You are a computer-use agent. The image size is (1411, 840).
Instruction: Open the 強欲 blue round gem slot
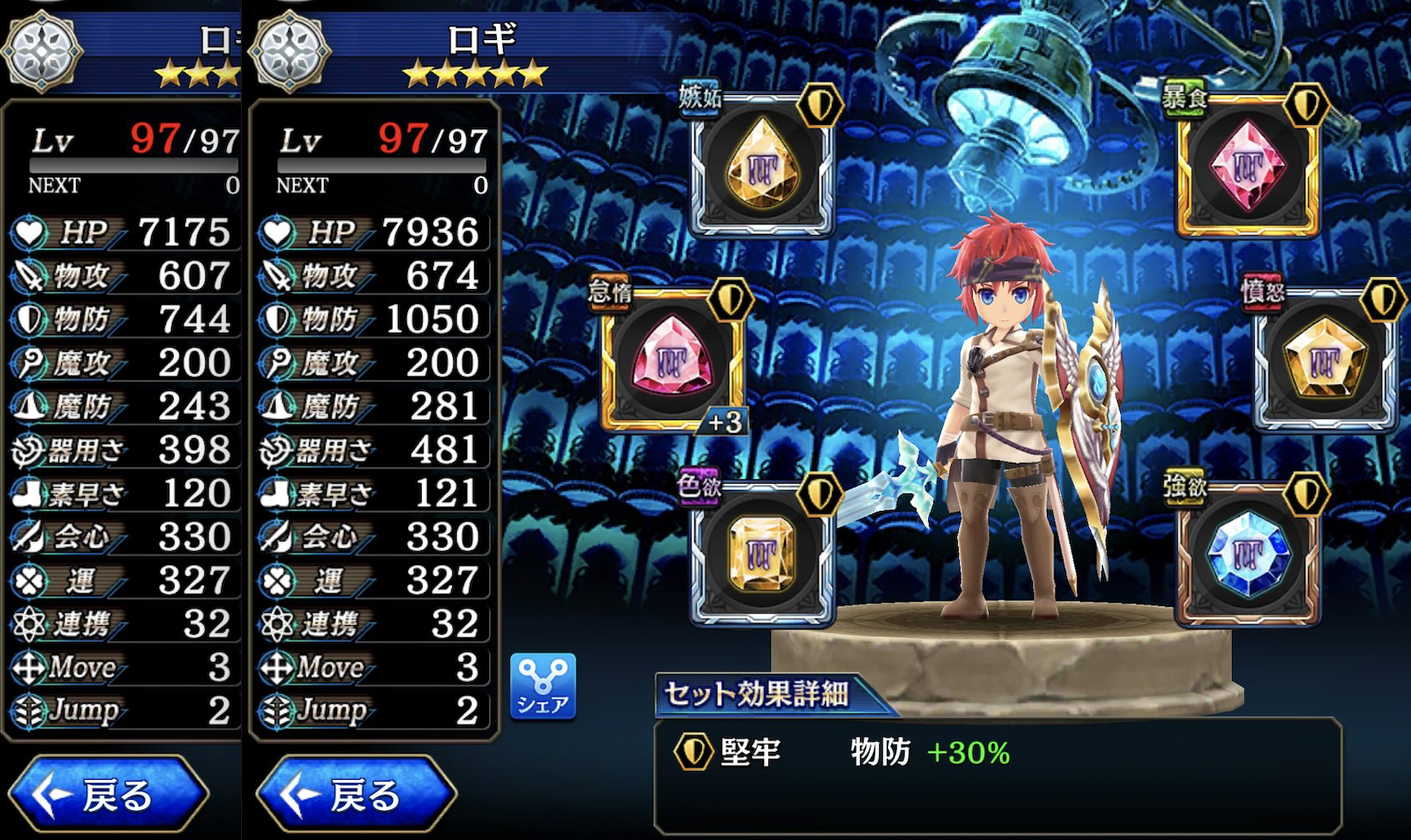point(1248,554)
